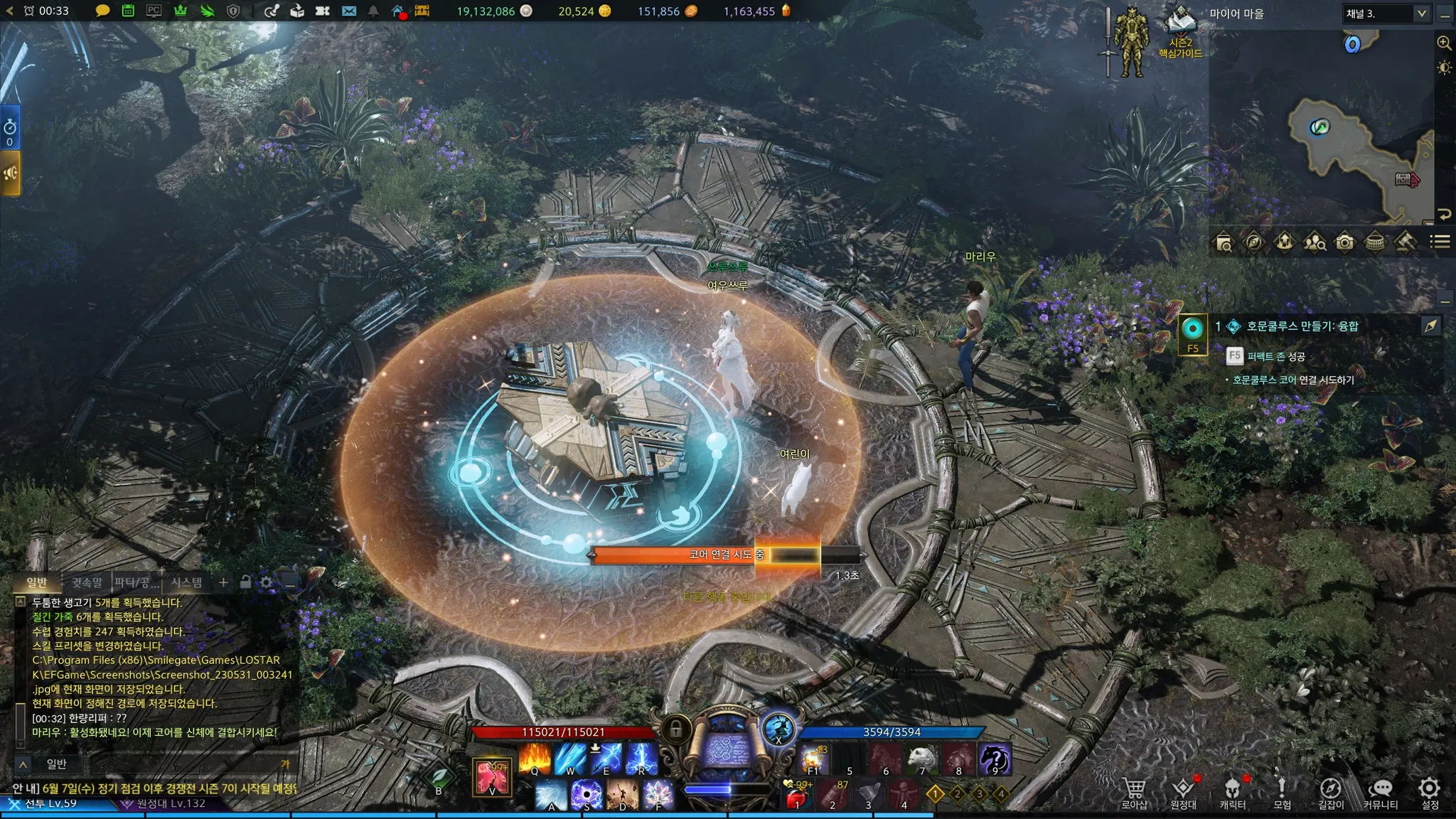Zoom in the minimap with magnifier button
Image resolution: width=1456 pixels, height=819 pixels.
(x=1444, y=43)
